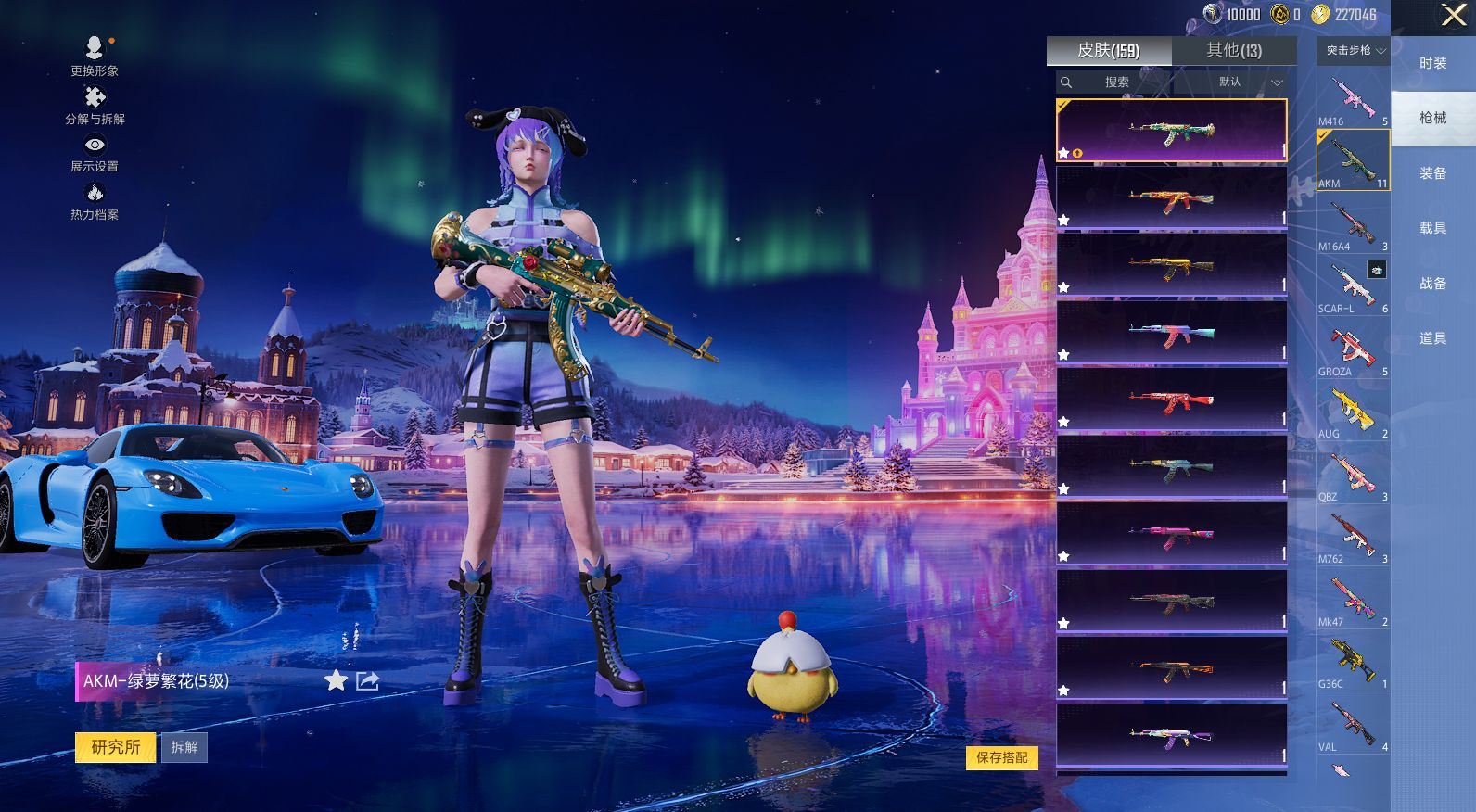Close the wardrobe screen with the X

coord(1453,15)
